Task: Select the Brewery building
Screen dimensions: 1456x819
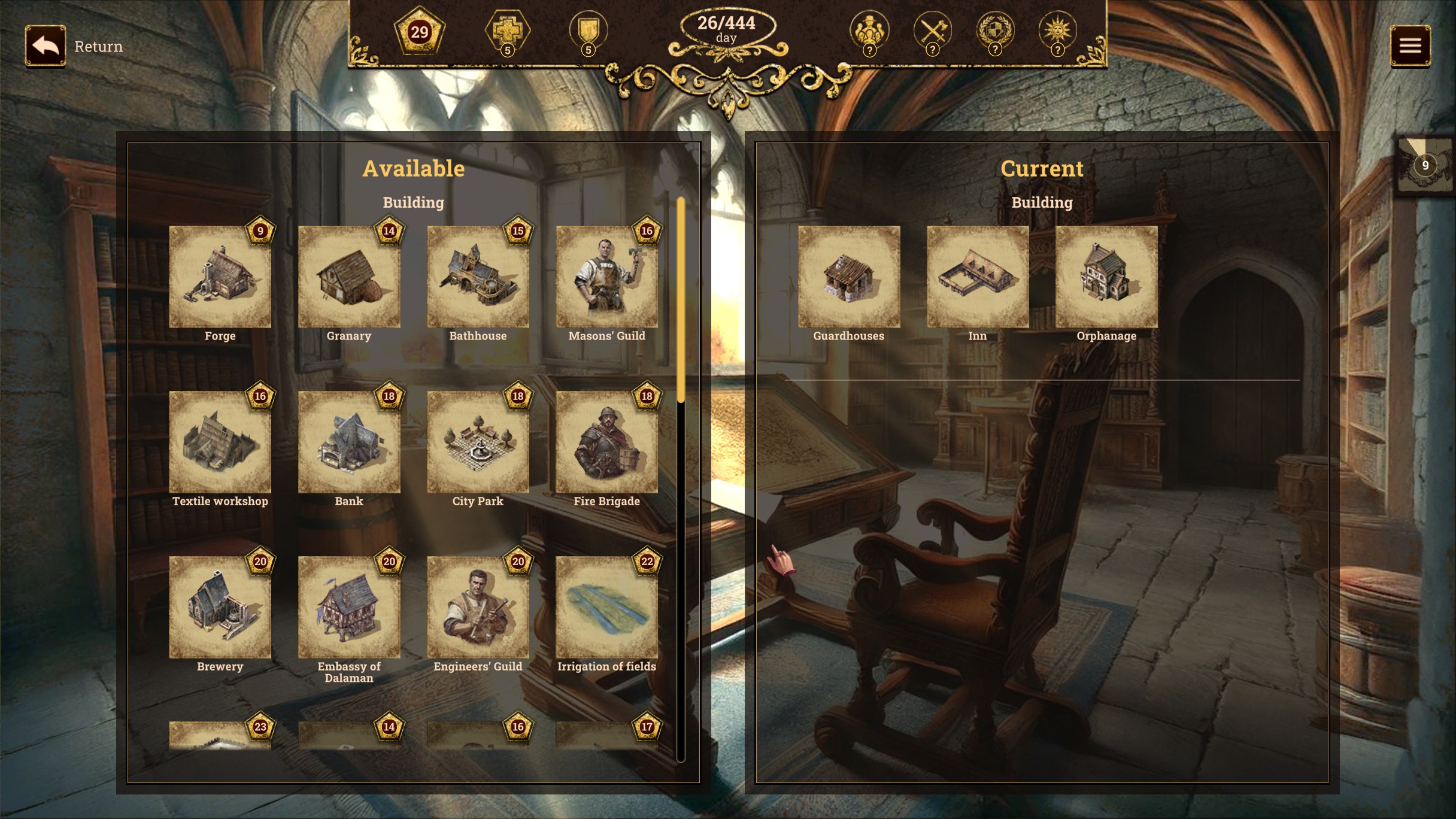Action: click(220, 607)
